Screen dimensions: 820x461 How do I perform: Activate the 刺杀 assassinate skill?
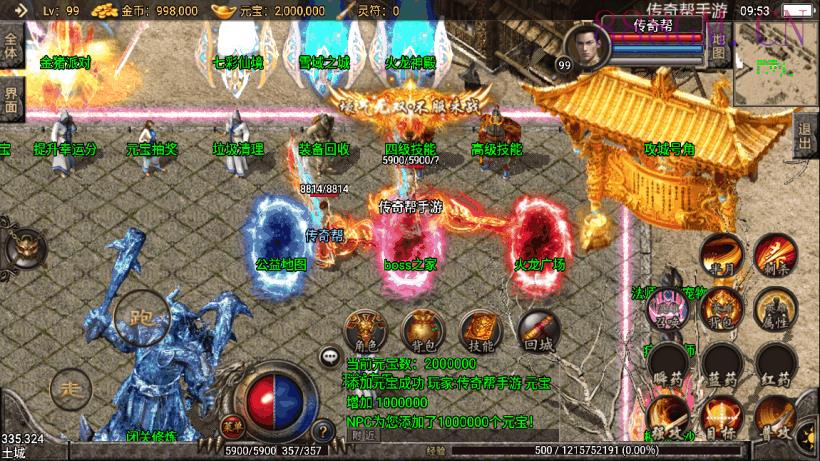tap(772, 254)
